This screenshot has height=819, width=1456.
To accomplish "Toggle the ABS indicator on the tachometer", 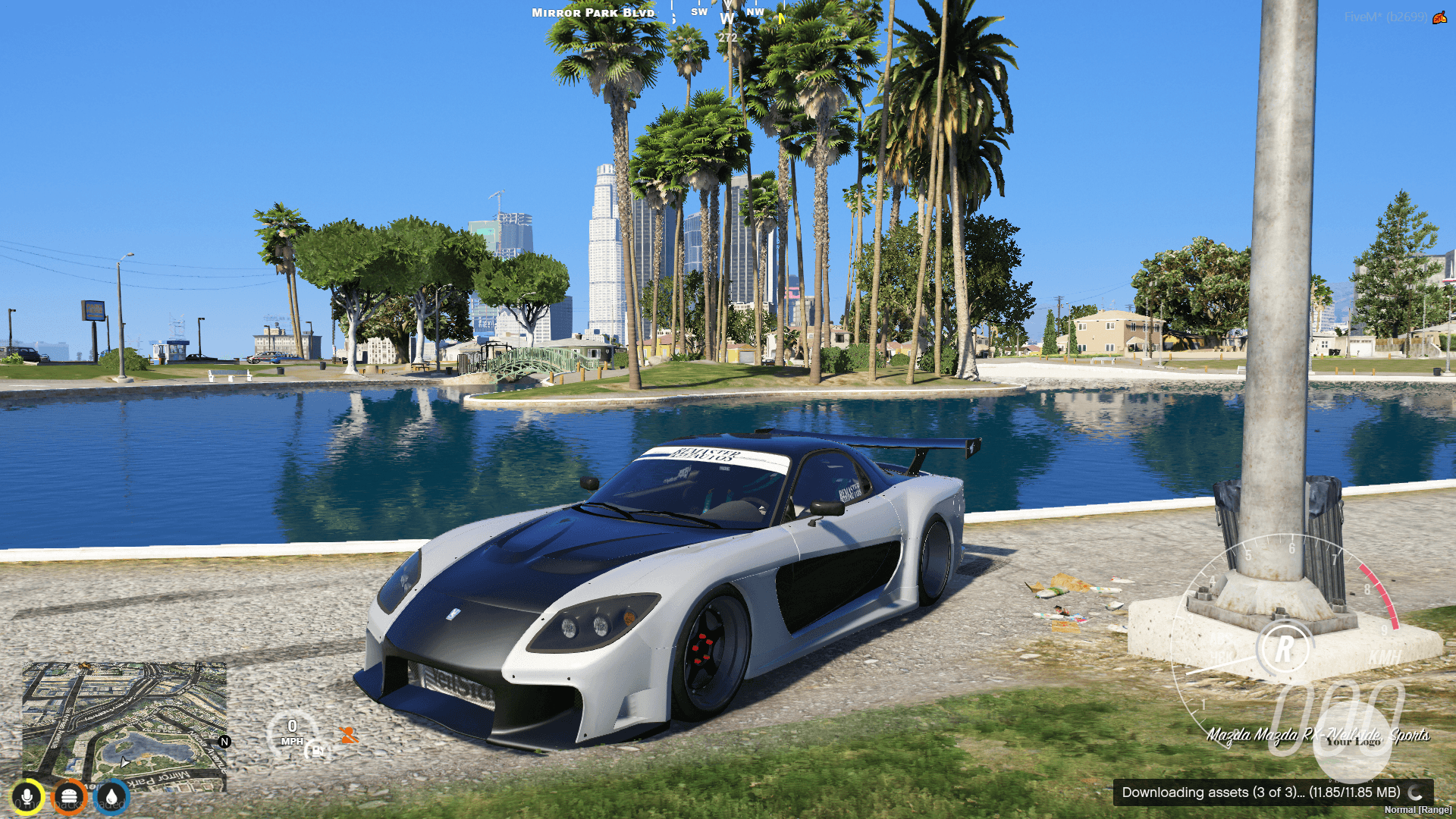I will point(1221,639).
